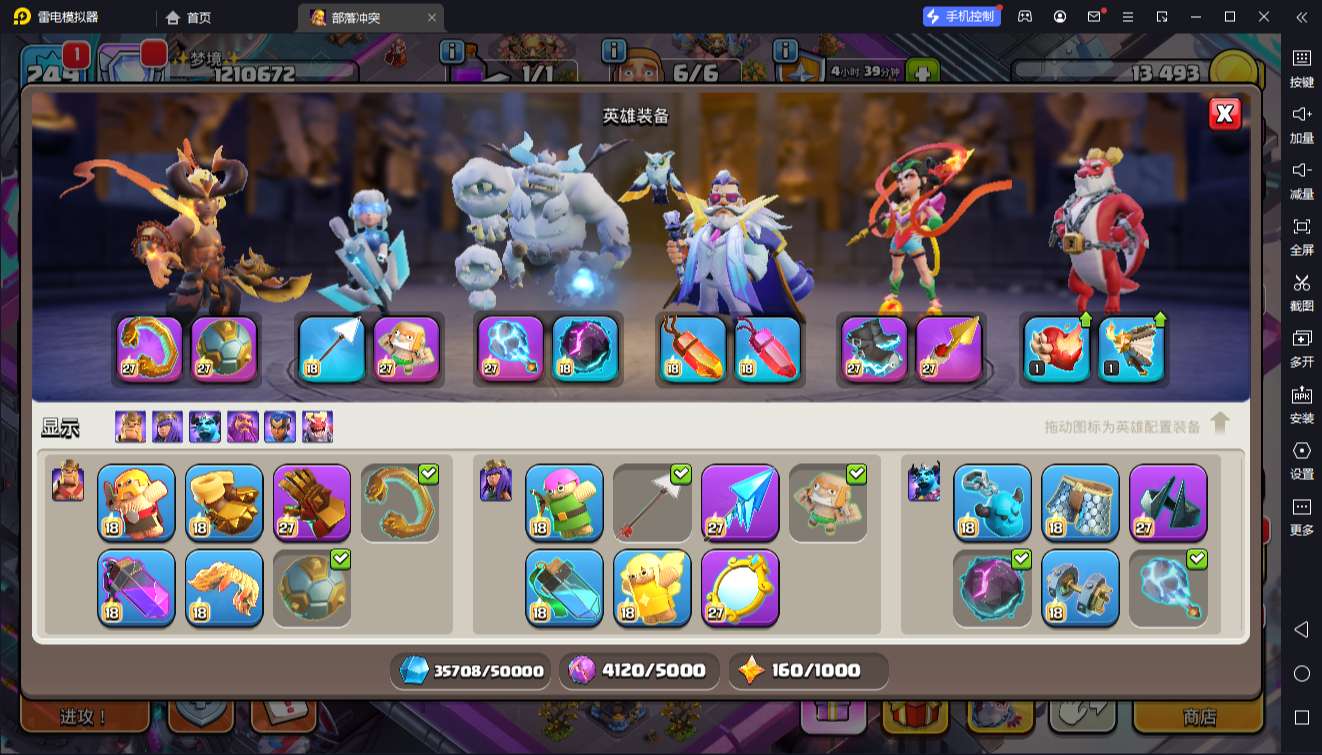Choose the Magic Mirror equipment
The width and height of the screenshot is (1322, 755).
coord(740,587)
